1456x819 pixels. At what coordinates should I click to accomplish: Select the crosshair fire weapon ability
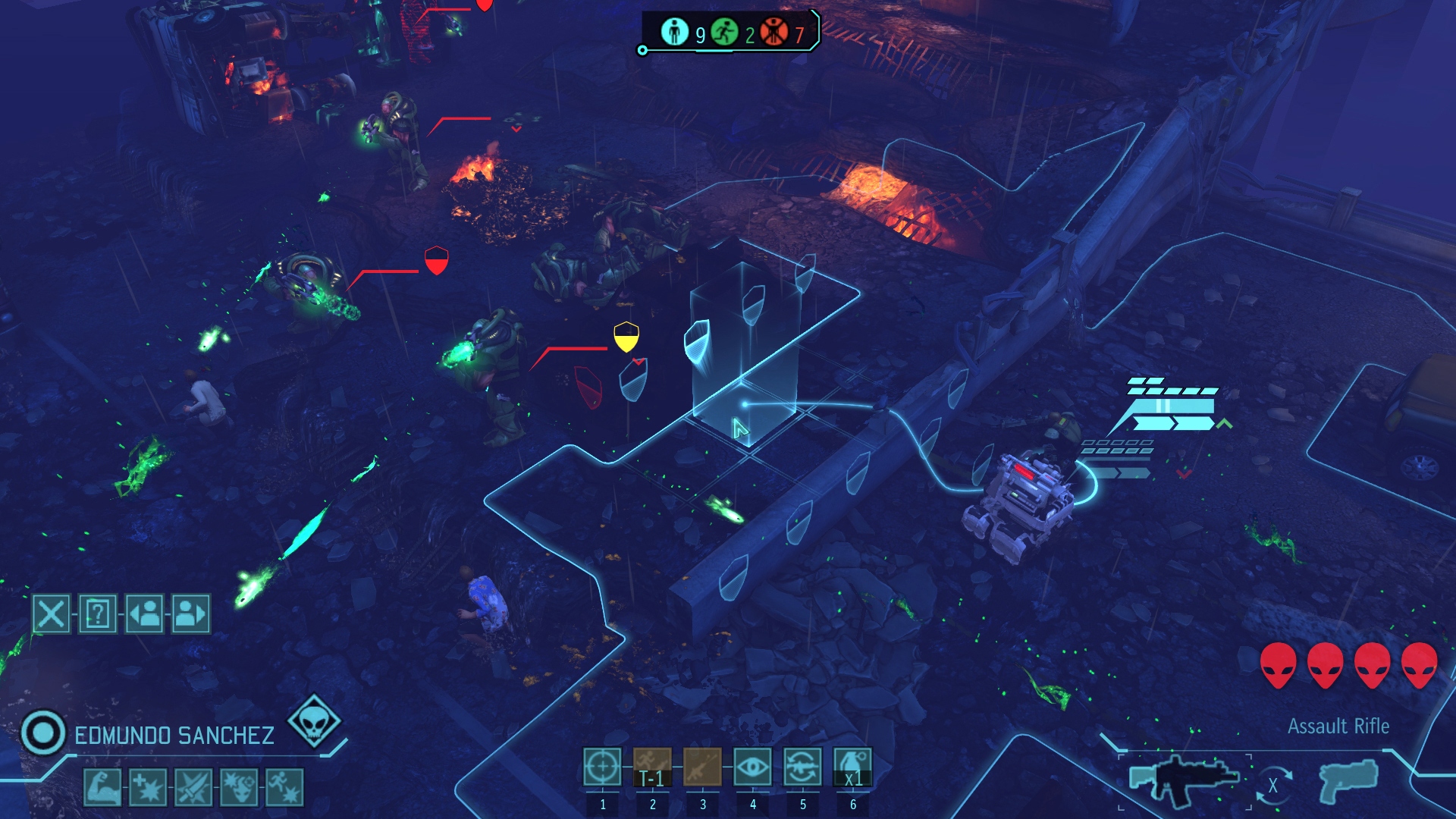pyautogui.click(x=602, y=767)
